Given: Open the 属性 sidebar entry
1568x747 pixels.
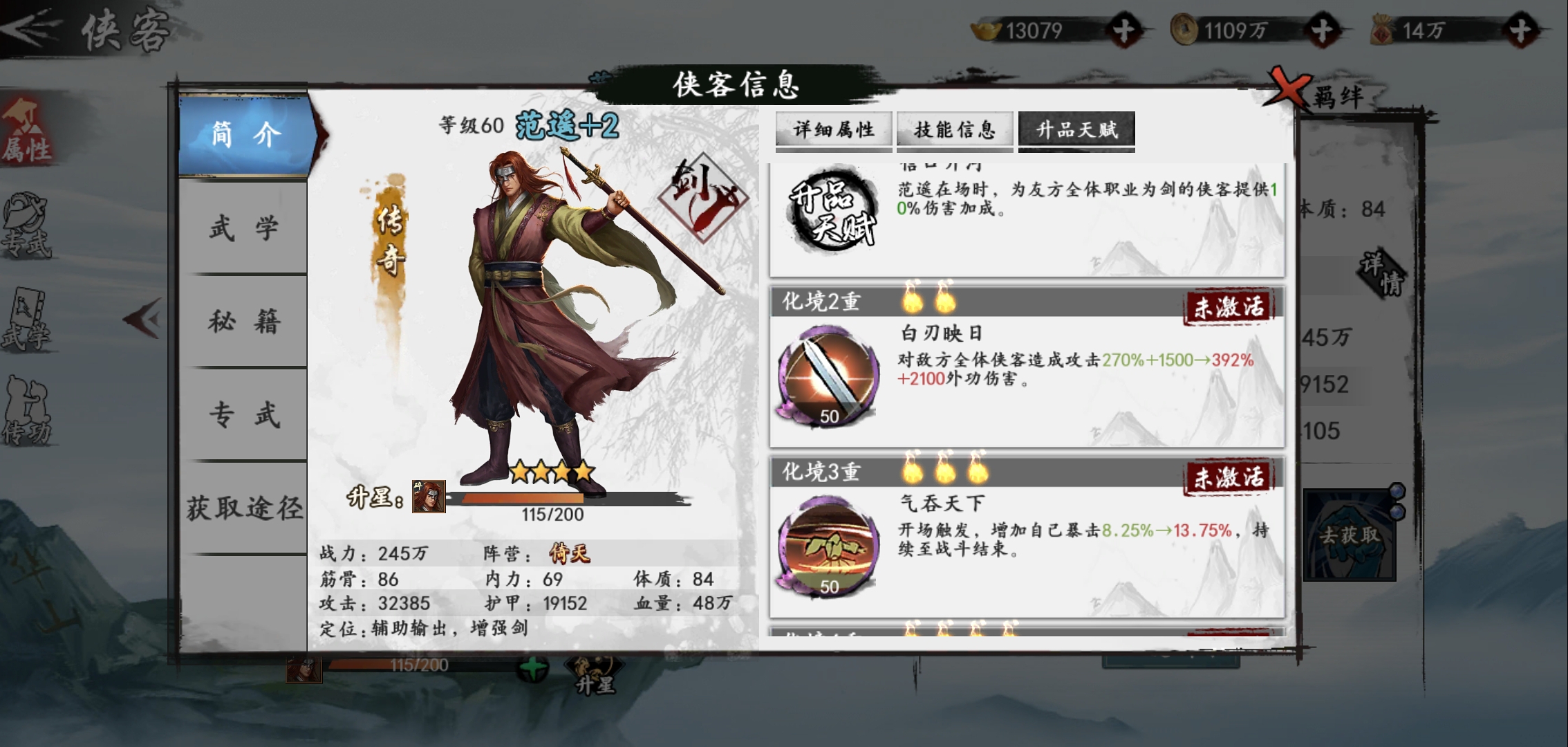Looking at the screenshot, I should (26, 131).
